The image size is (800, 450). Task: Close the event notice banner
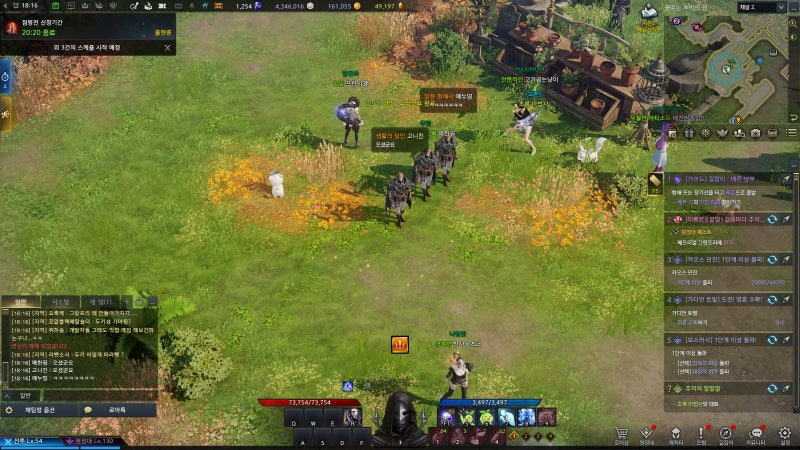(x=167, y=46)
